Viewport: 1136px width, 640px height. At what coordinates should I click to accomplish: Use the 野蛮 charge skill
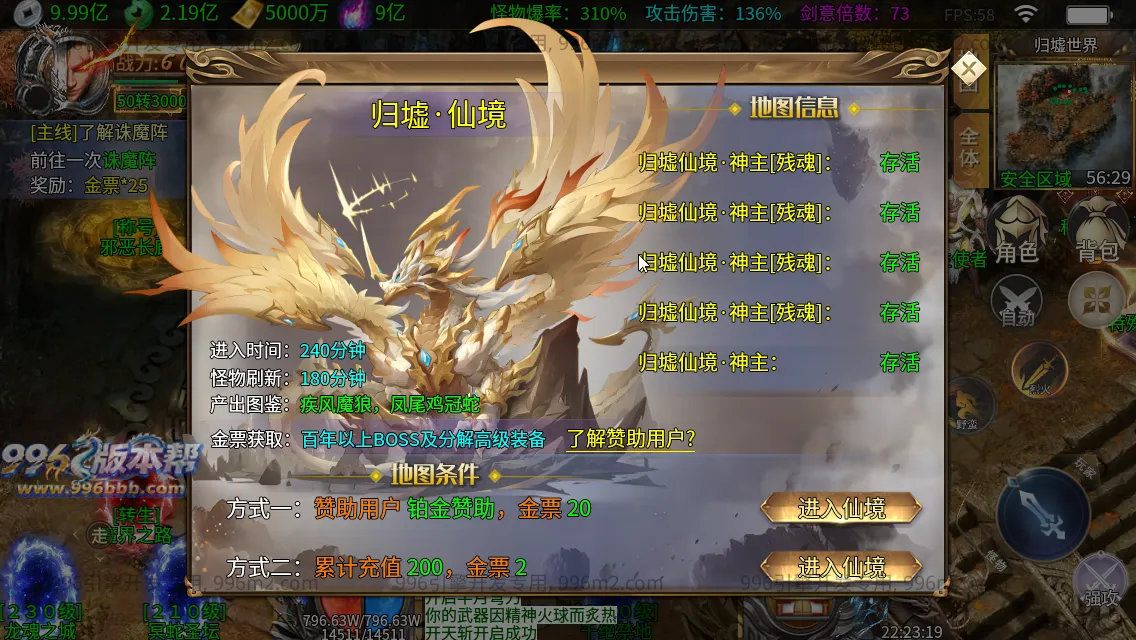[968, 403]
